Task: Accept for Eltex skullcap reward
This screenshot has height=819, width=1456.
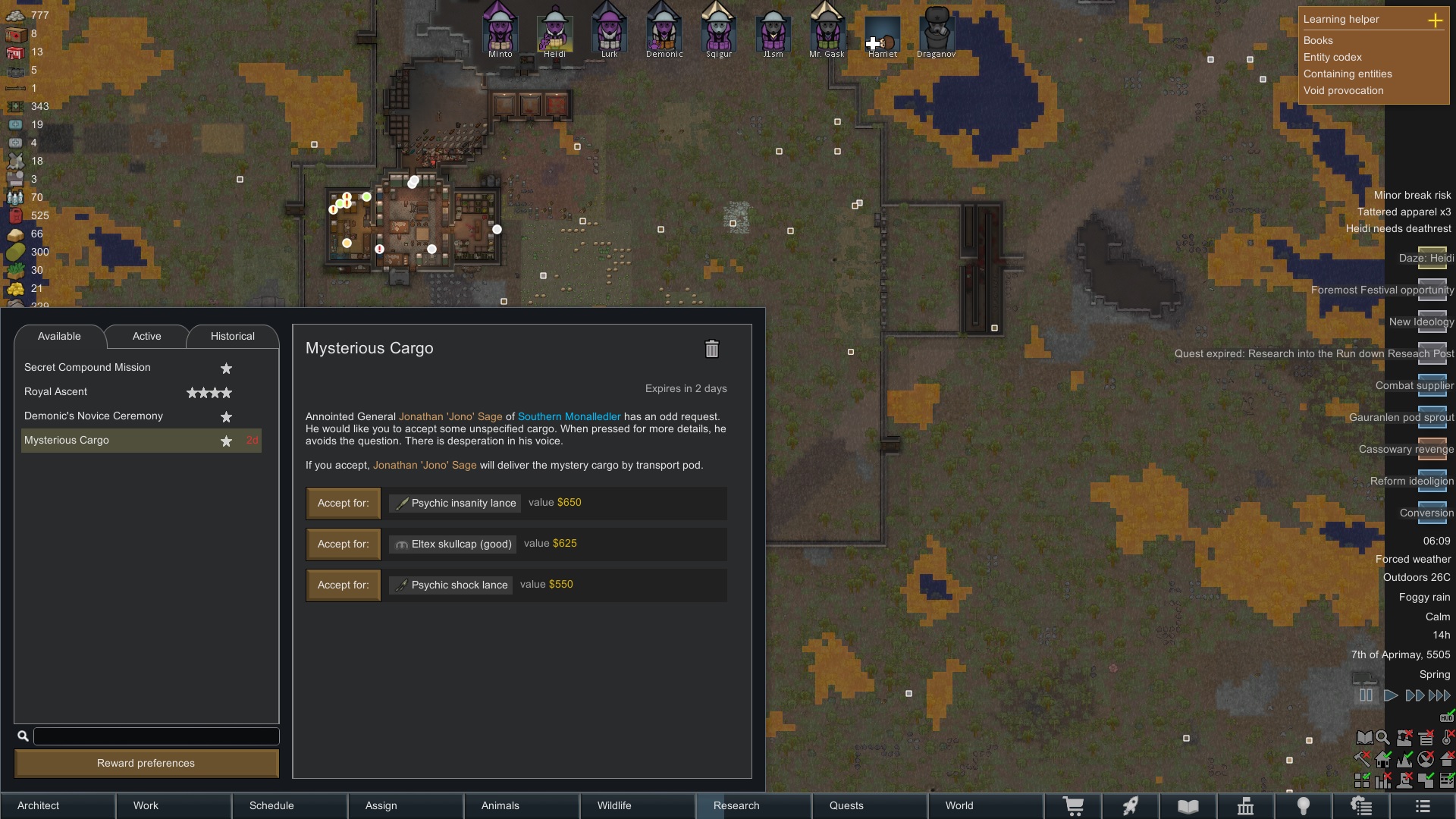Action: pyautogui.click(x=344, y=544)
